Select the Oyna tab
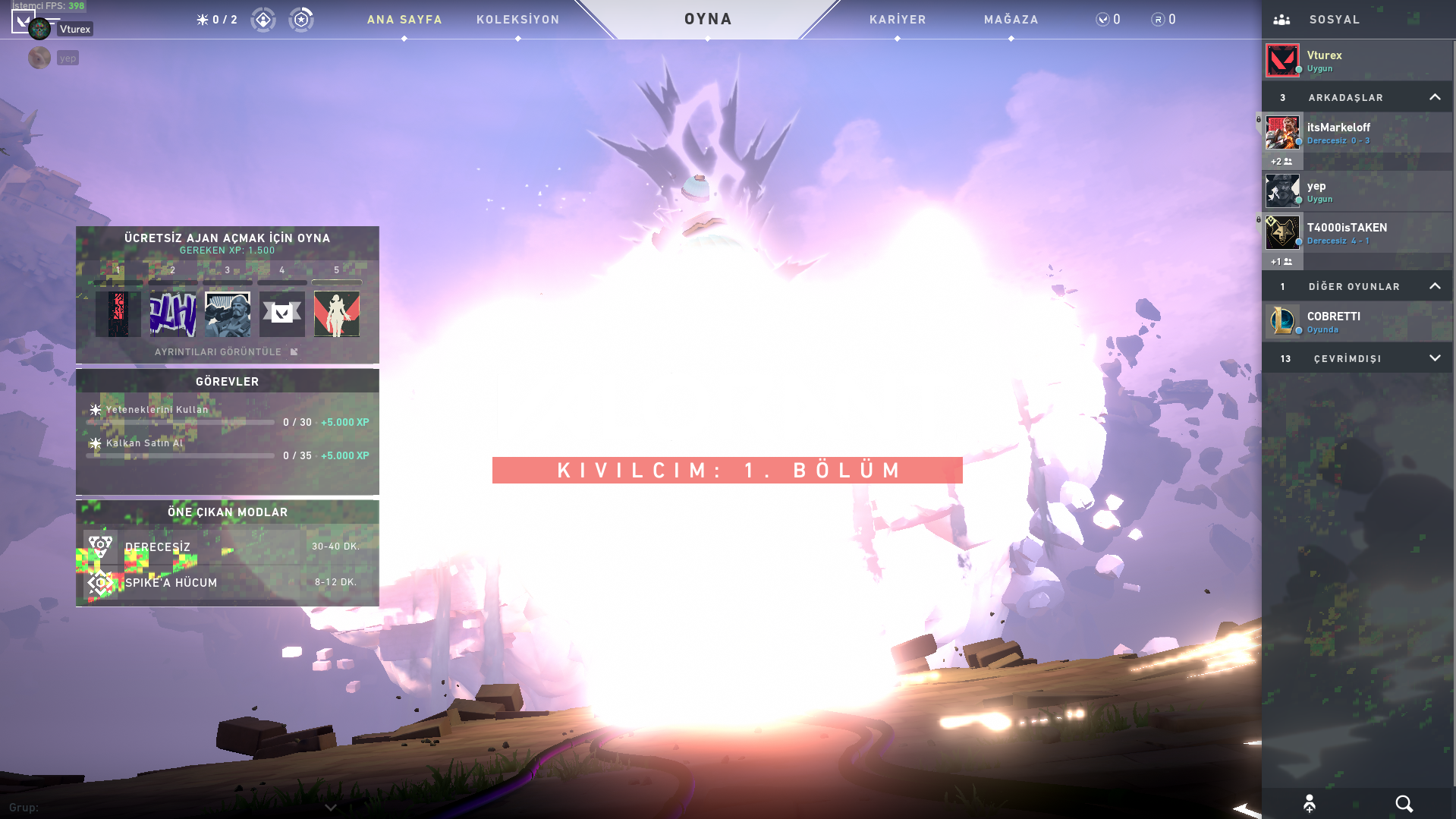The width and height of the screenshot is (1456, 819). point(708,19)
